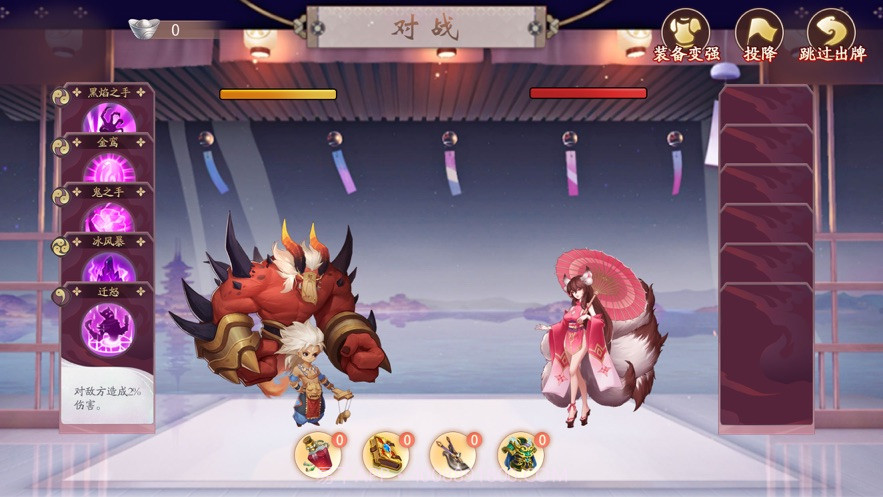This screenshot has height=497, width=883.
Task: Use the red potion item
Action: (x=318, y=454)
